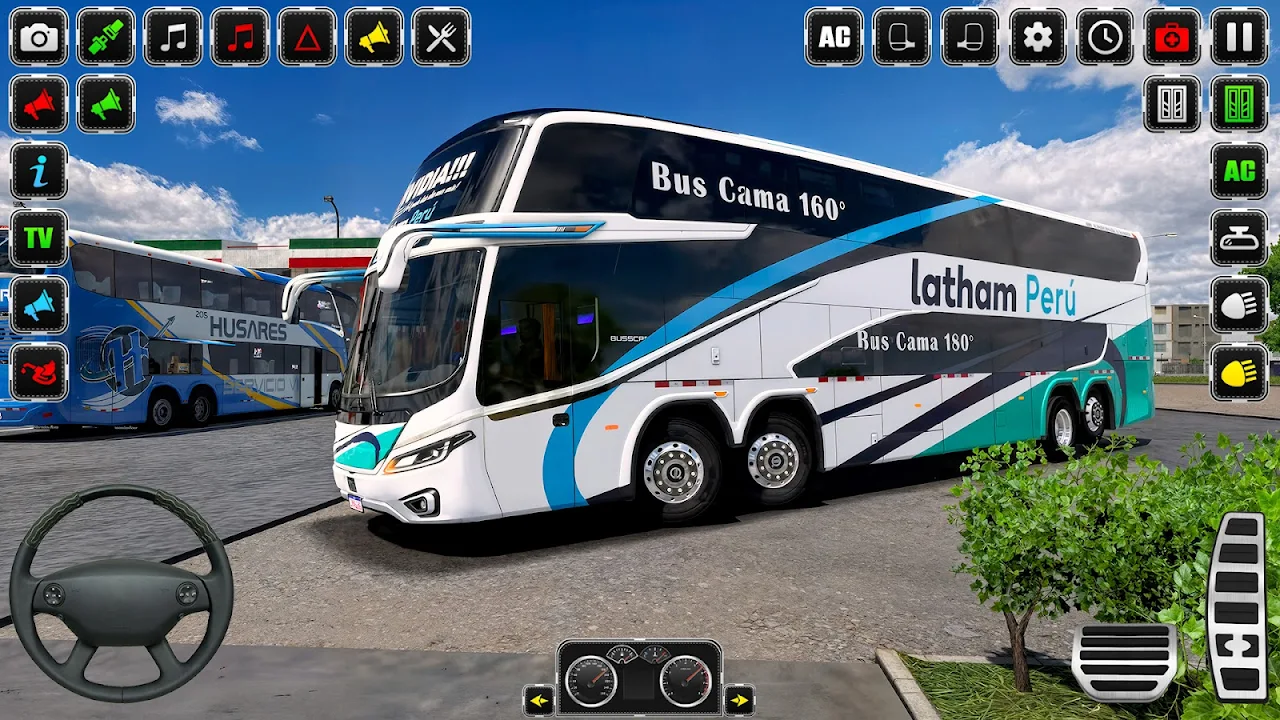Screen dimensions: 1280x720
Task: Show the blue info panel
Action: pyautogui.click(x=39, y=171)
